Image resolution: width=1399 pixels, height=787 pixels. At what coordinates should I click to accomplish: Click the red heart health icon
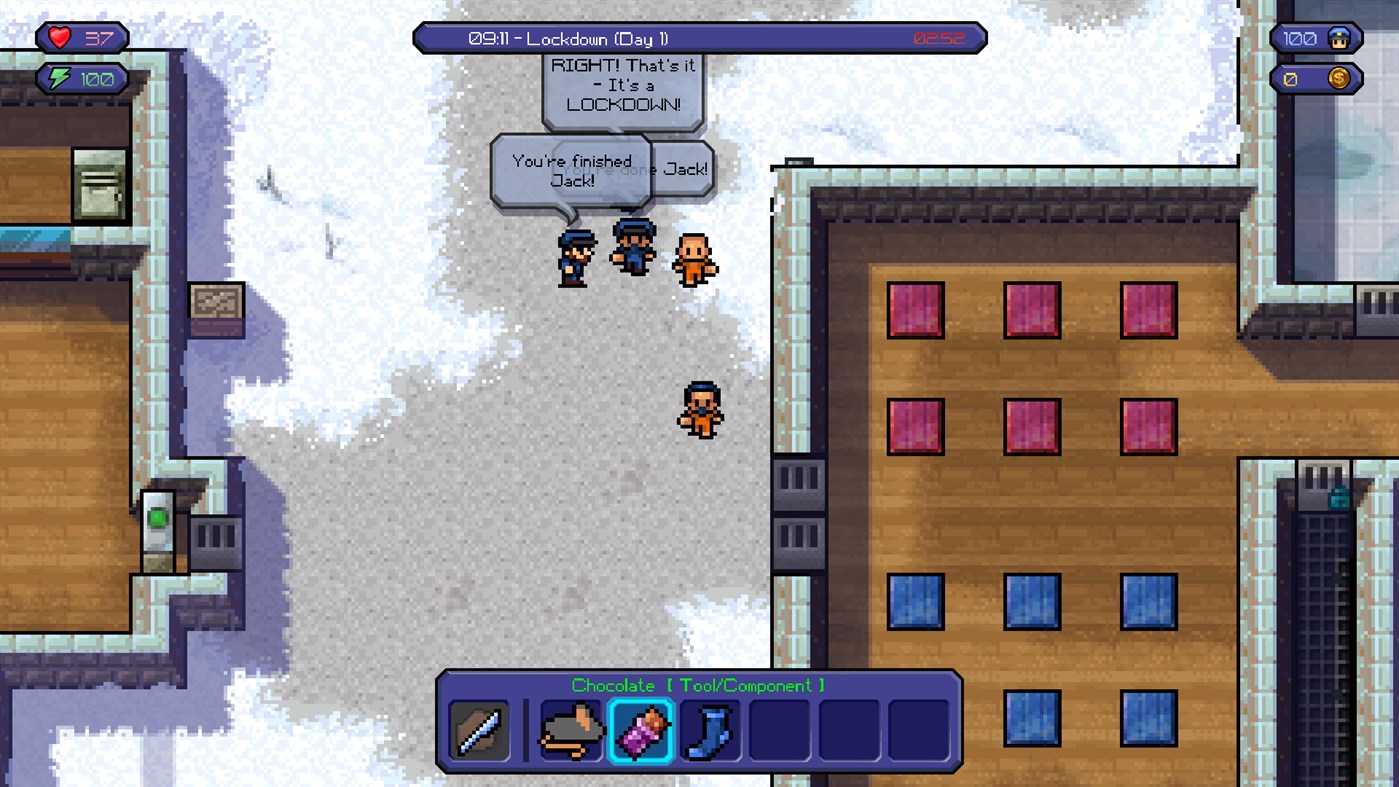pos(59,37)
